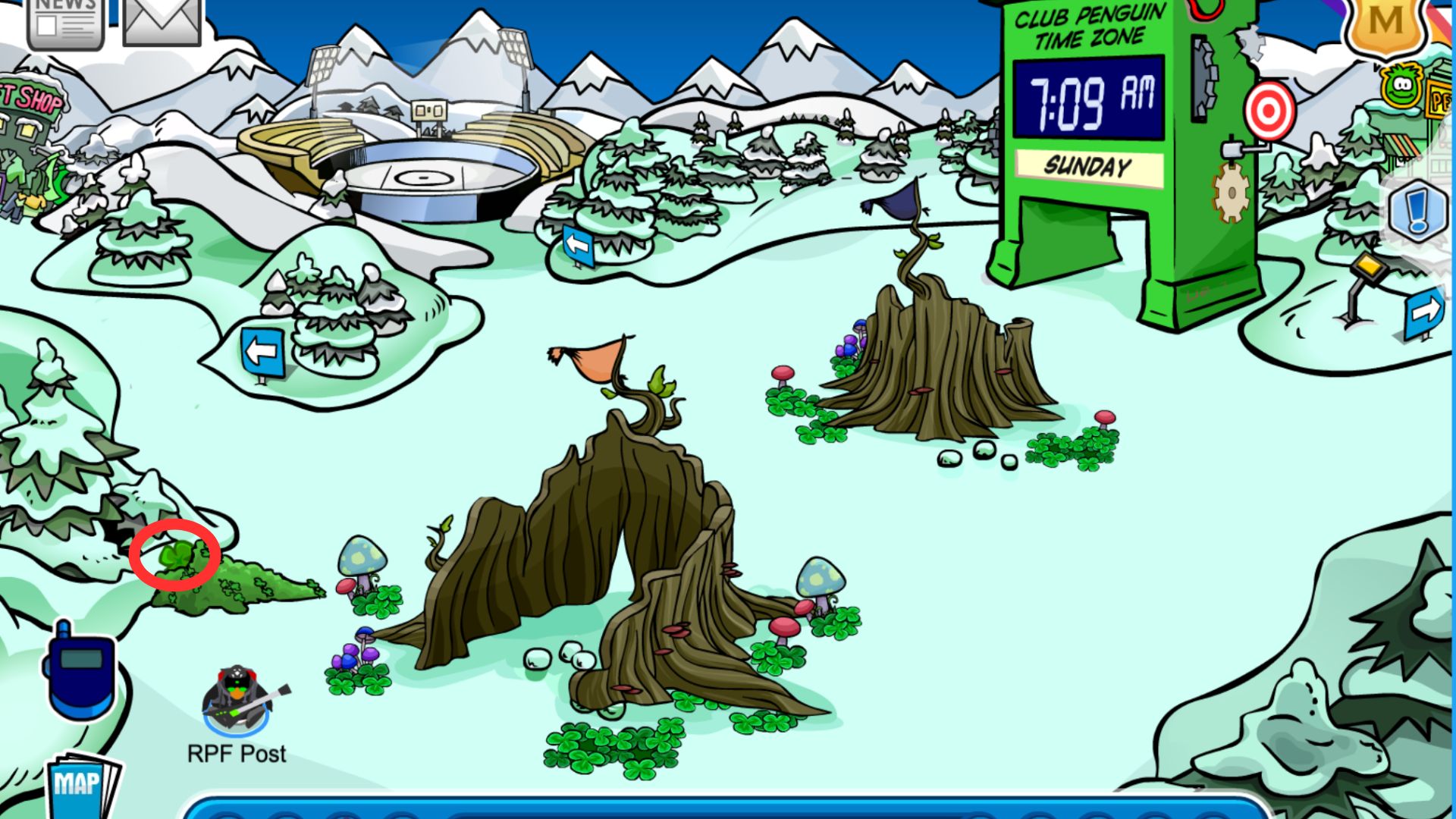Check the mail envelope
Viewport: 1456px width, 819px height.
pos(162,21)
